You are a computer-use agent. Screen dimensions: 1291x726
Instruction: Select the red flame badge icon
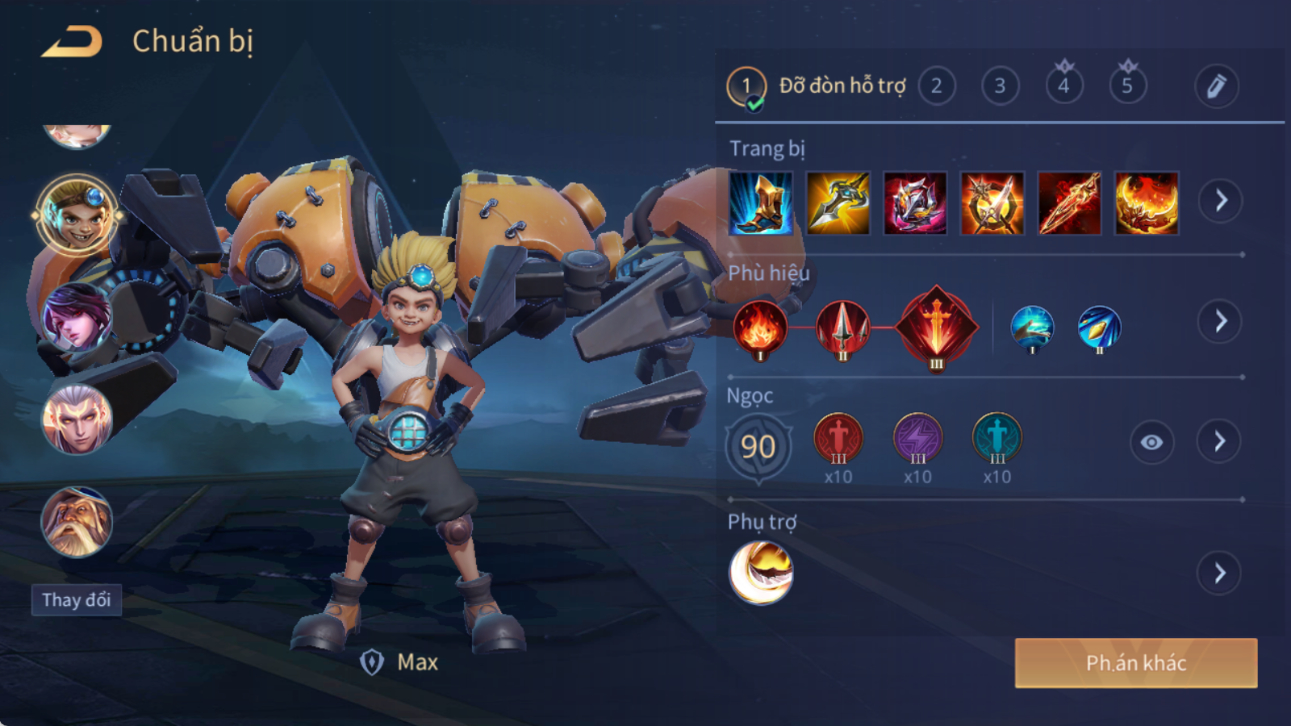(760, 328)
